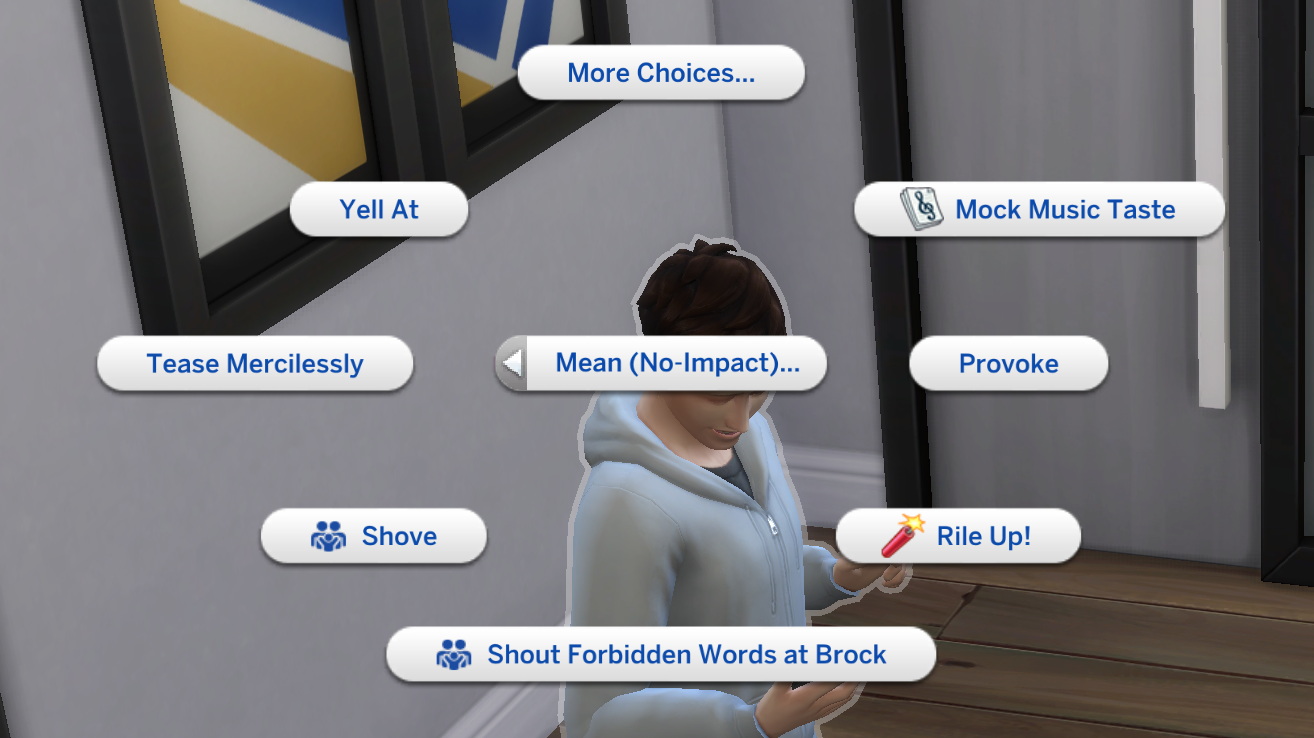The height and width of the screenshot is (738, 1314).
Task: Choose the Tease Mercilessly interaction
Action: [x=254, y=364]
